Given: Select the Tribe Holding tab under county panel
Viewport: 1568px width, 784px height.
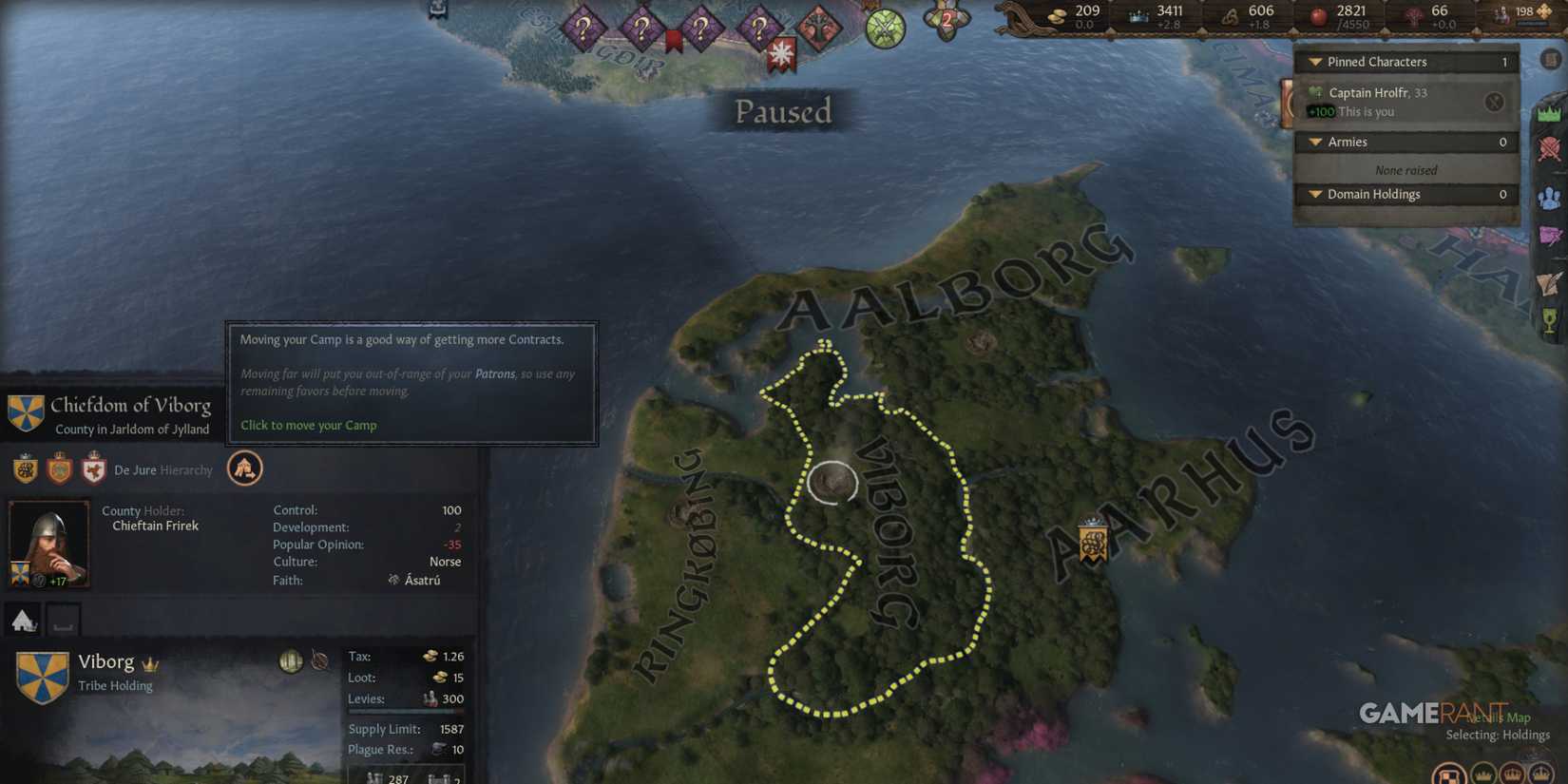Looking at the screenshot, I should pyautogui.click(x=24, y=618).
